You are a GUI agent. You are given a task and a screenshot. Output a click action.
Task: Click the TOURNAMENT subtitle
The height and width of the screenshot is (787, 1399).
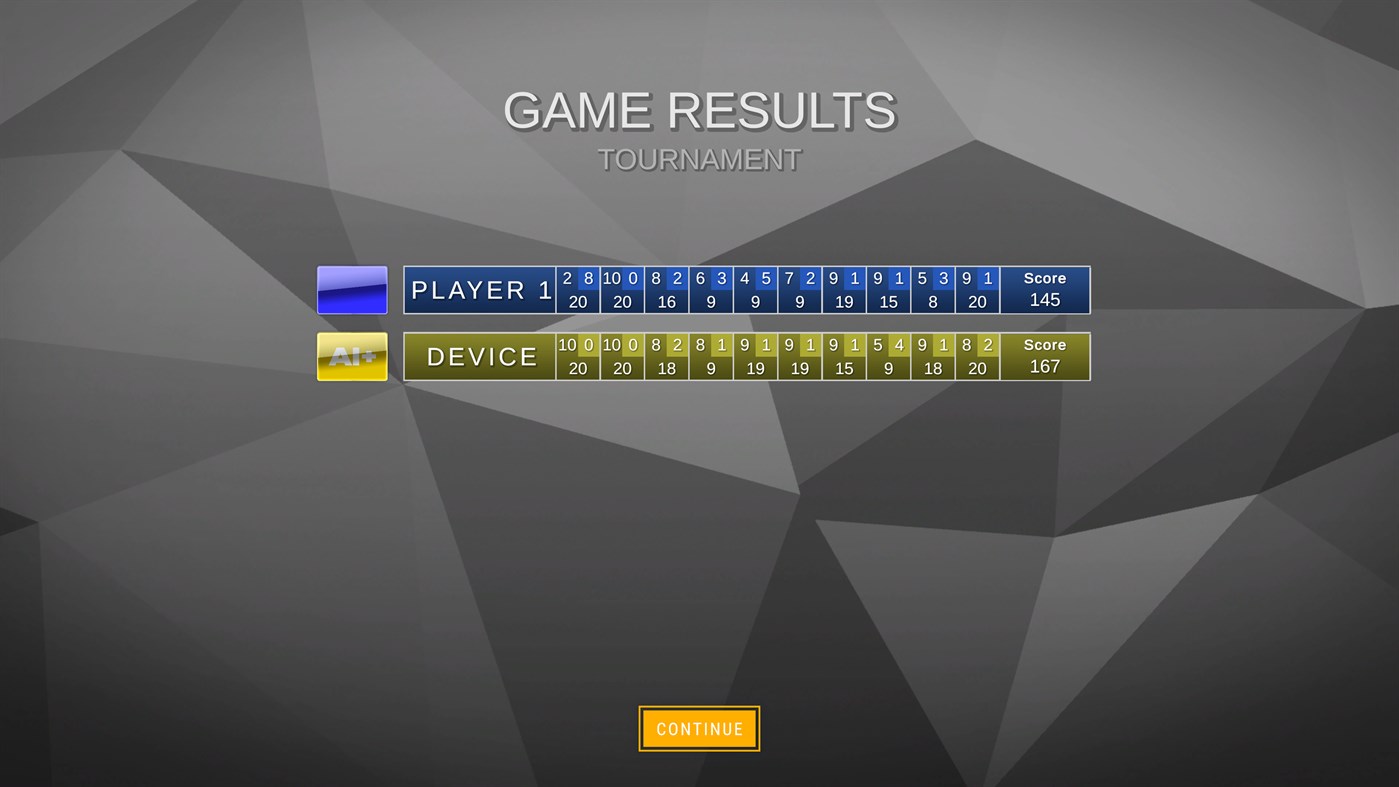699,158
